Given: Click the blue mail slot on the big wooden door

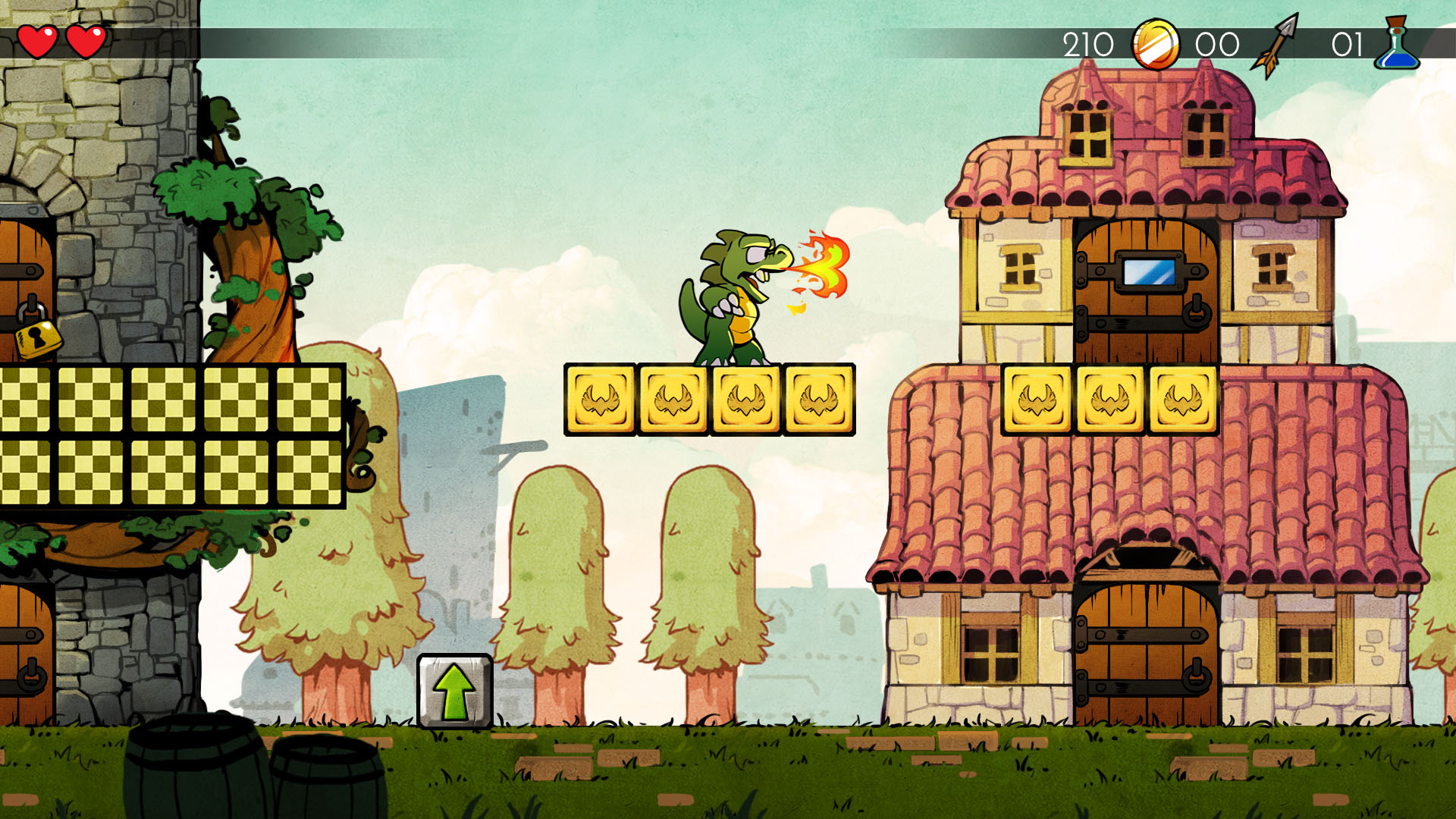Looking at the screenshot, I should (x=1150, y=270).
